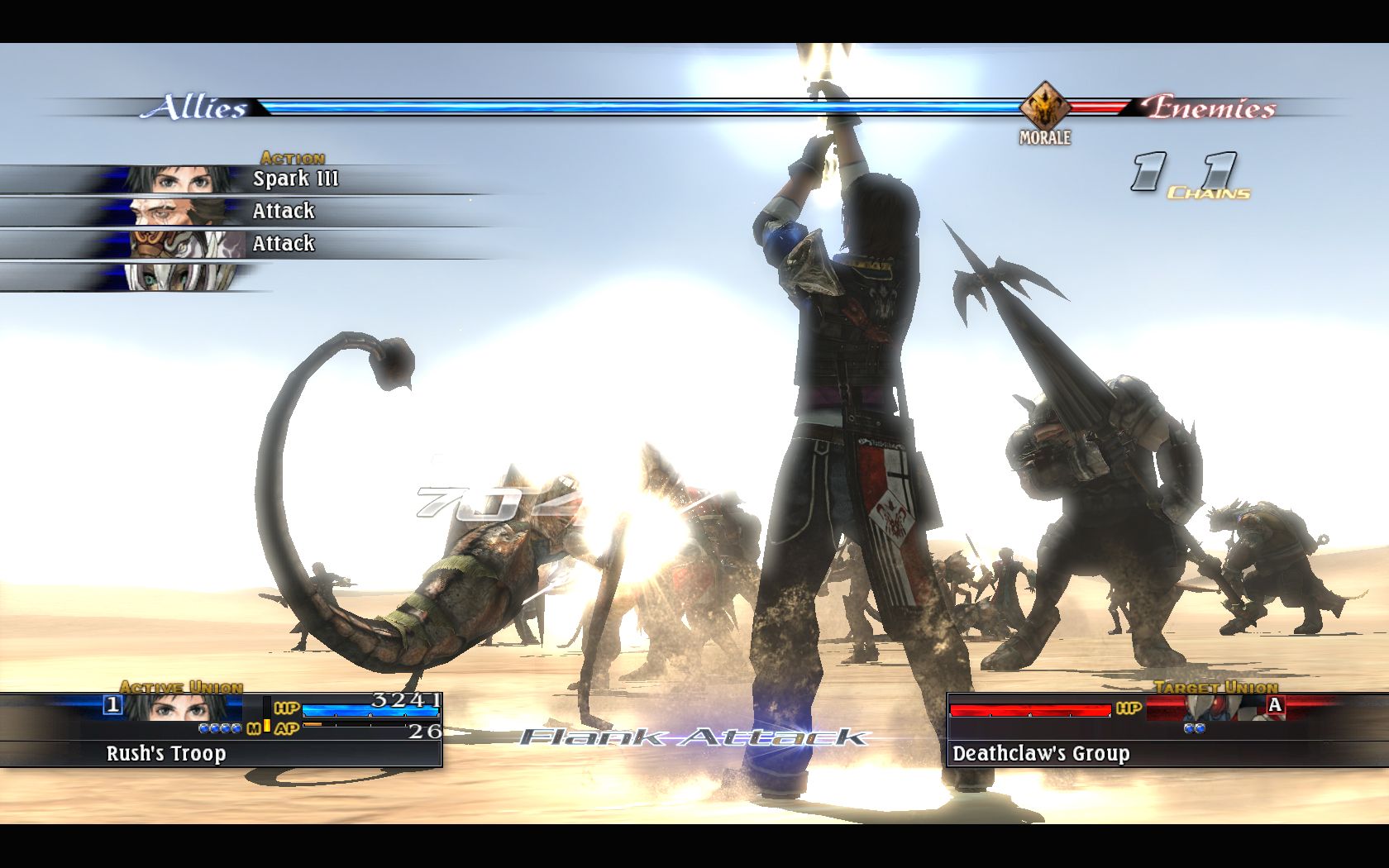The height and width of the screenshot is (868, 1389).
Task: Click the Morale emblem icon
Action: (x=1044, y=107)
